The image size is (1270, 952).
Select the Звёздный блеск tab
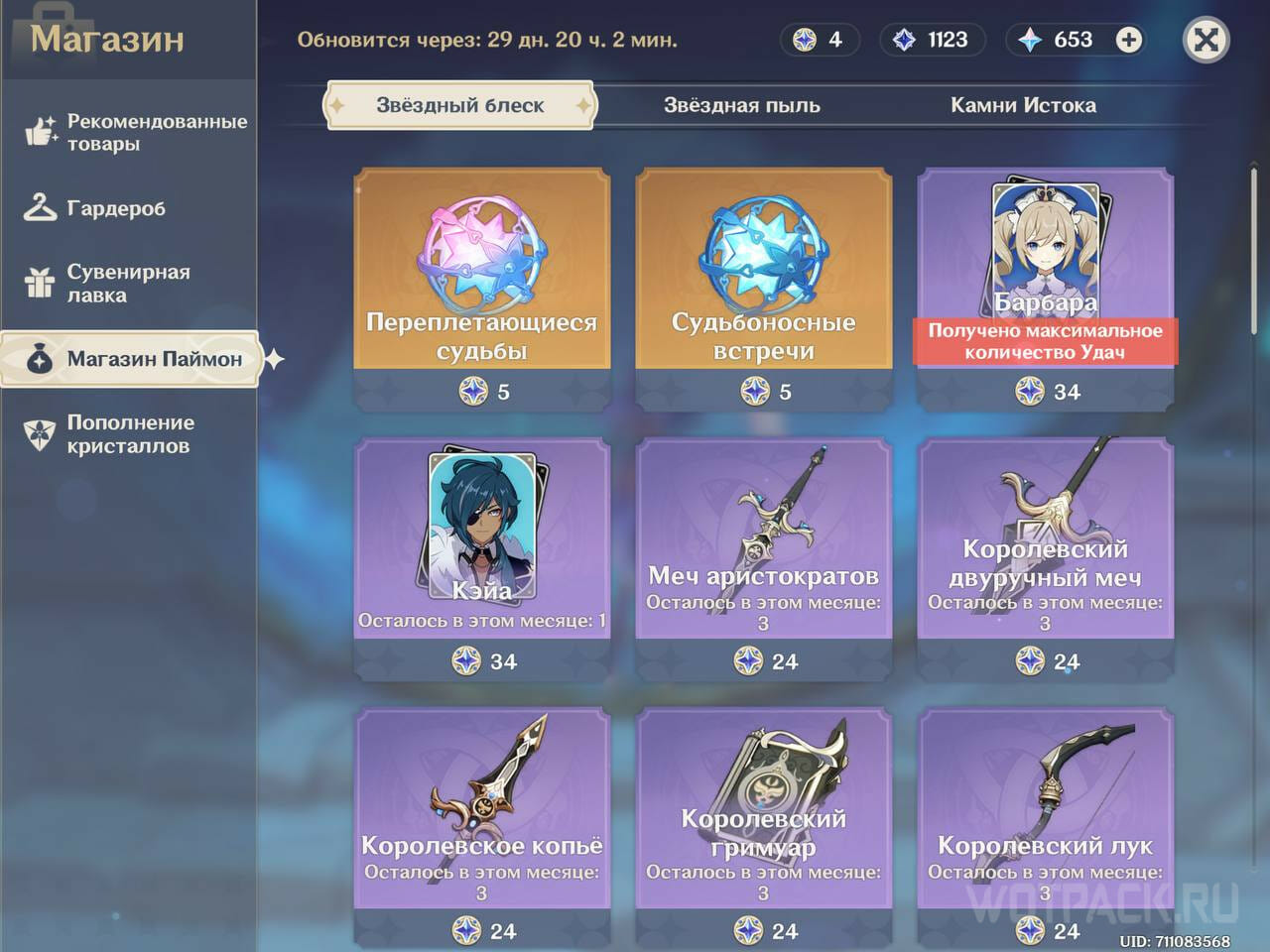459,104
